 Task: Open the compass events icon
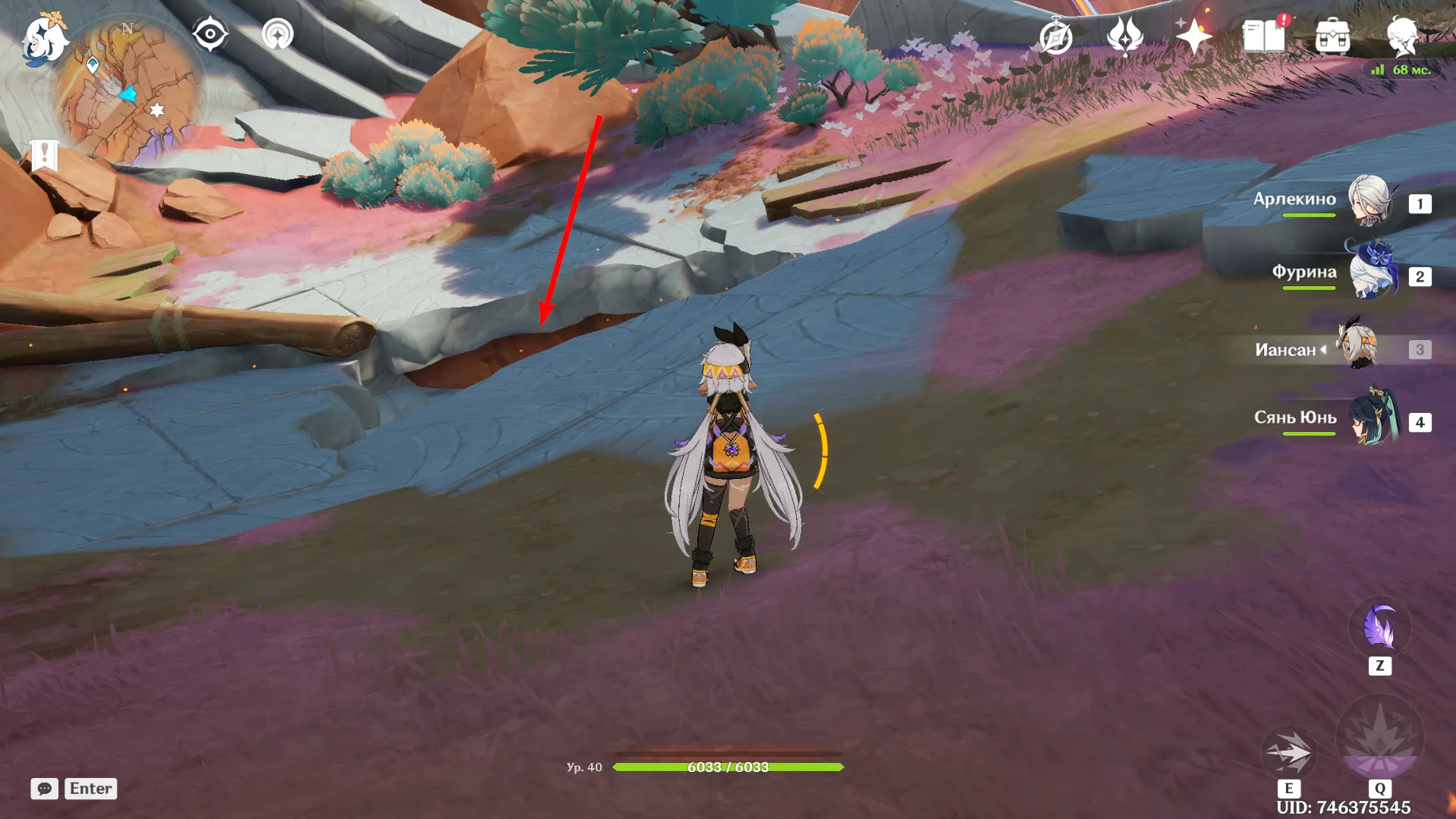pyautogui.click(x=1055, y=36)
